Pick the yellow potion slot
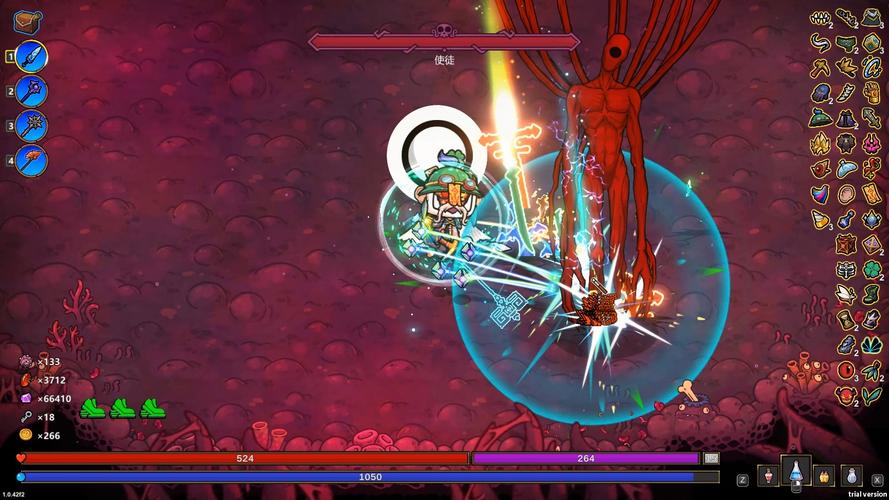This screenshot has width=889, height=500. 824,475
